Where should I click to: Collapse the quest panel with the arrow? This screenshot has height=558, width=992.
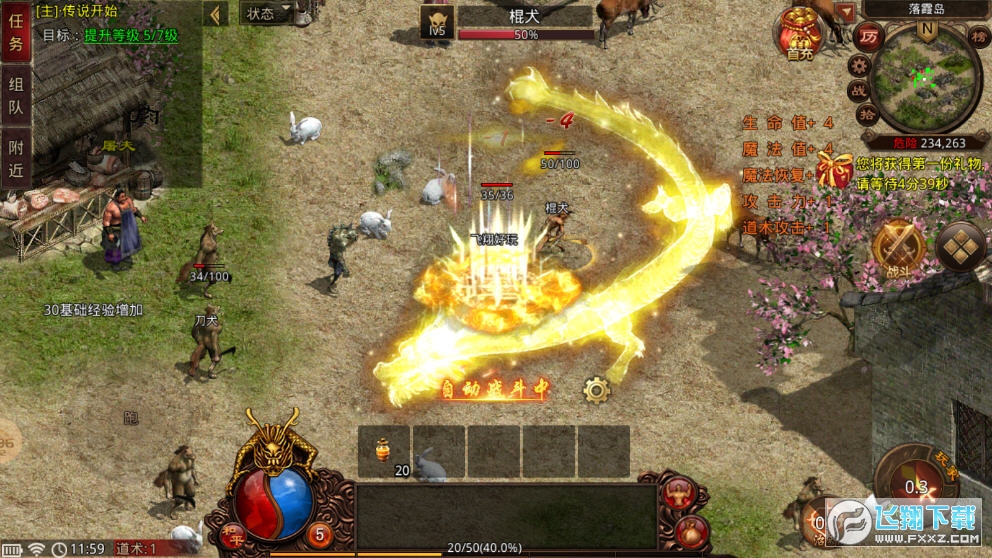click(x=216, y=14)
